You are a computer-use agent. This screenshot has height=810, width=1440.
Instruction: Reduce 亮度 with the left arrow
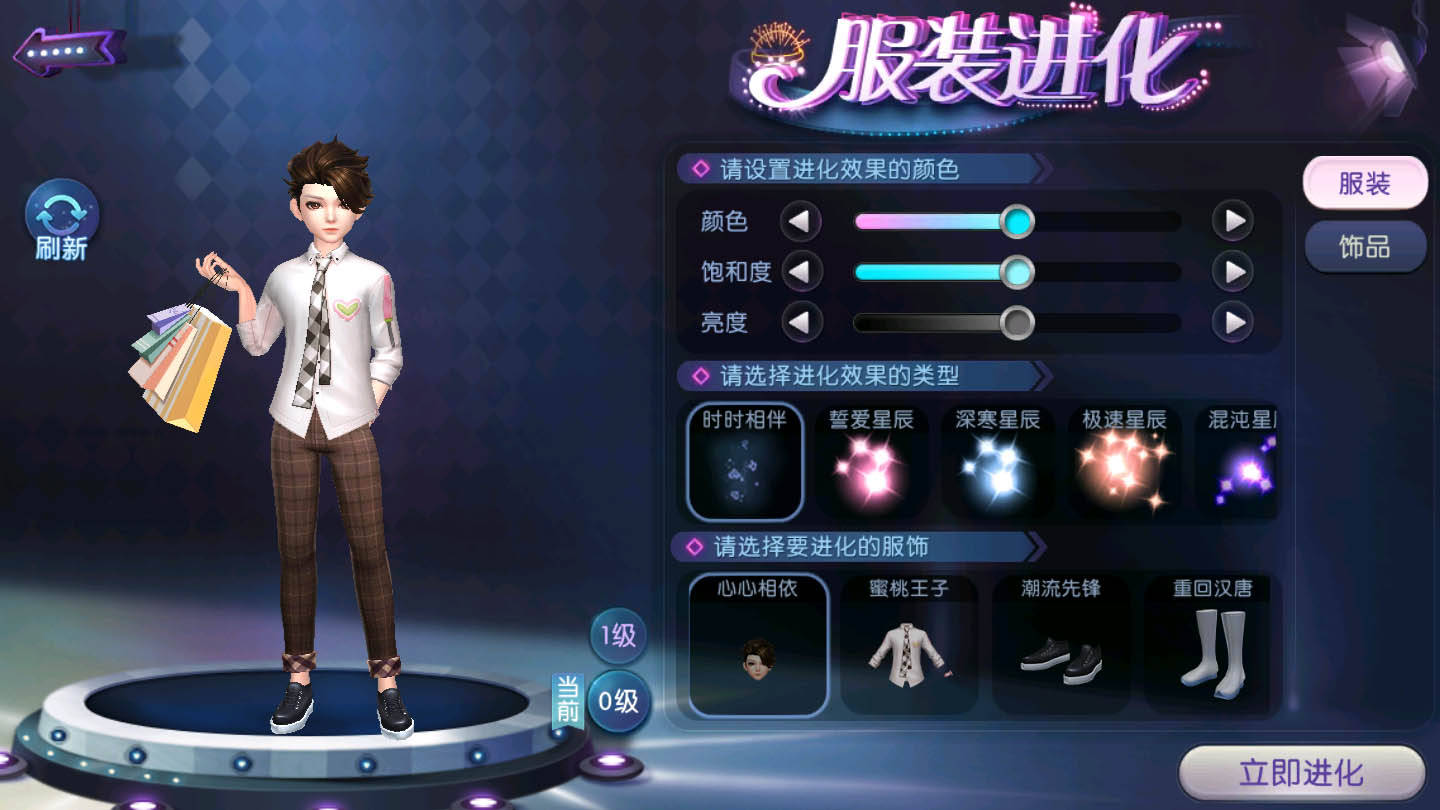click(x=800, y=322)
